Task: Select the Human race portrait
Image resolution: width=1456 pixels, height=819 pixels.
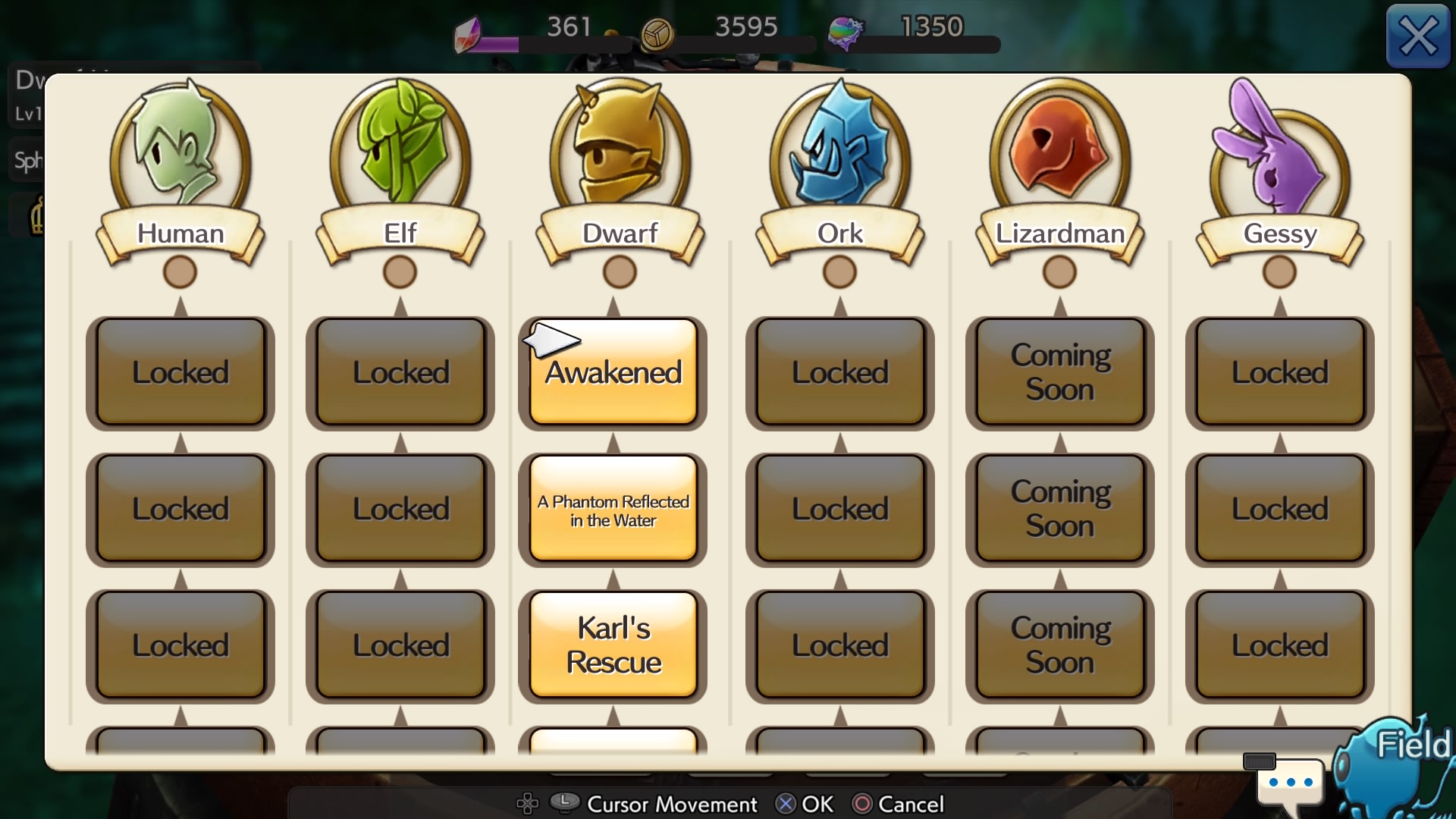Action: (180, 152)
